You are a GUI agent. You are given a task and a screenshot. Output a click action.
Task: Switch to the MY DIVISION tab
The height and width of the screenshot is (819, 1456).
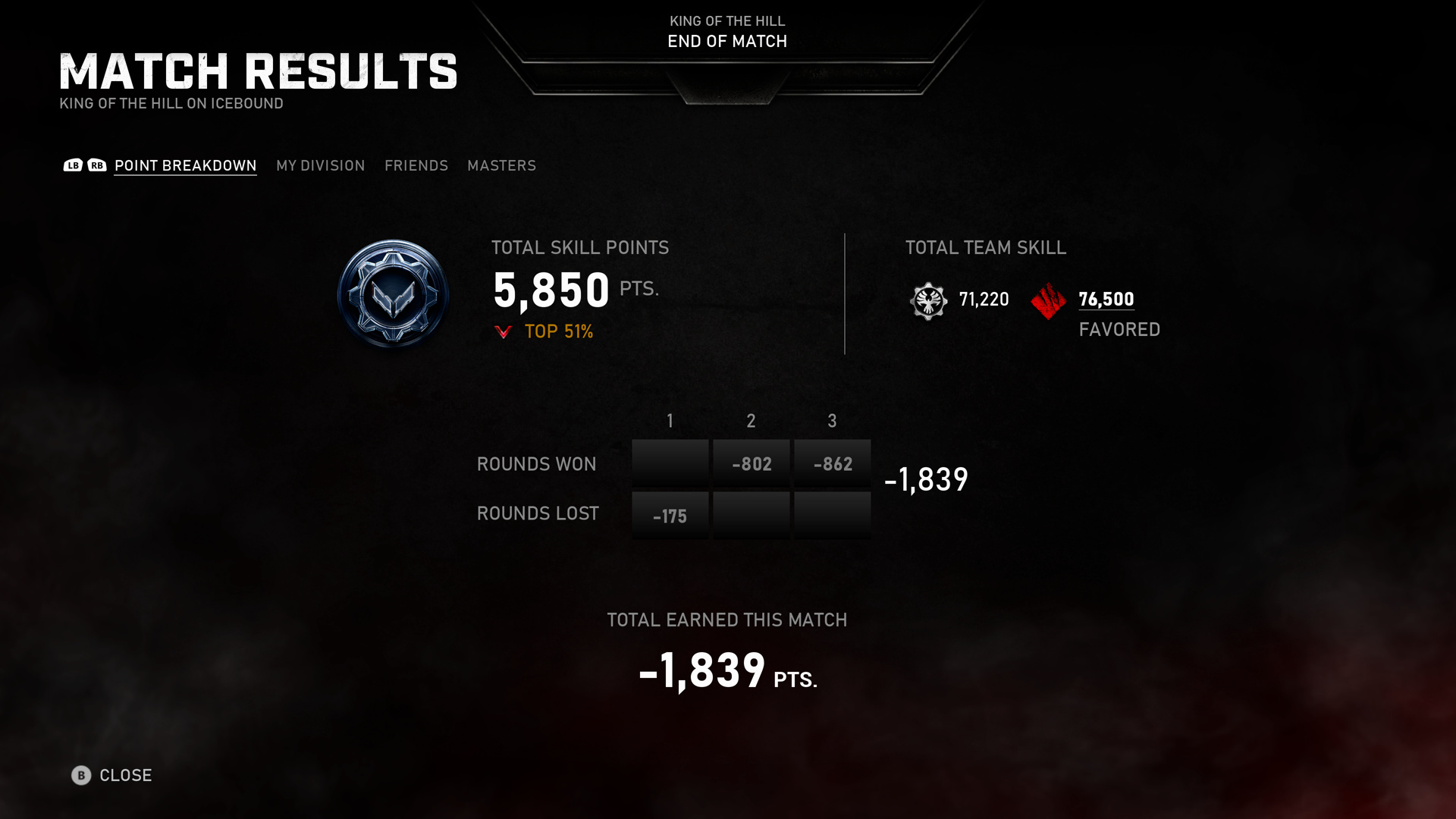(x=320, y=165)
